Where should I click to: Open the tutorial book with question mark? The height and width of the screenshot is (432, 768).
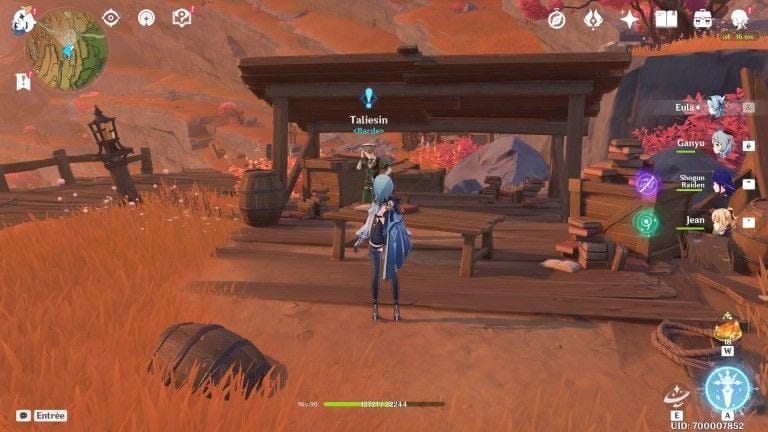[181, 17]
